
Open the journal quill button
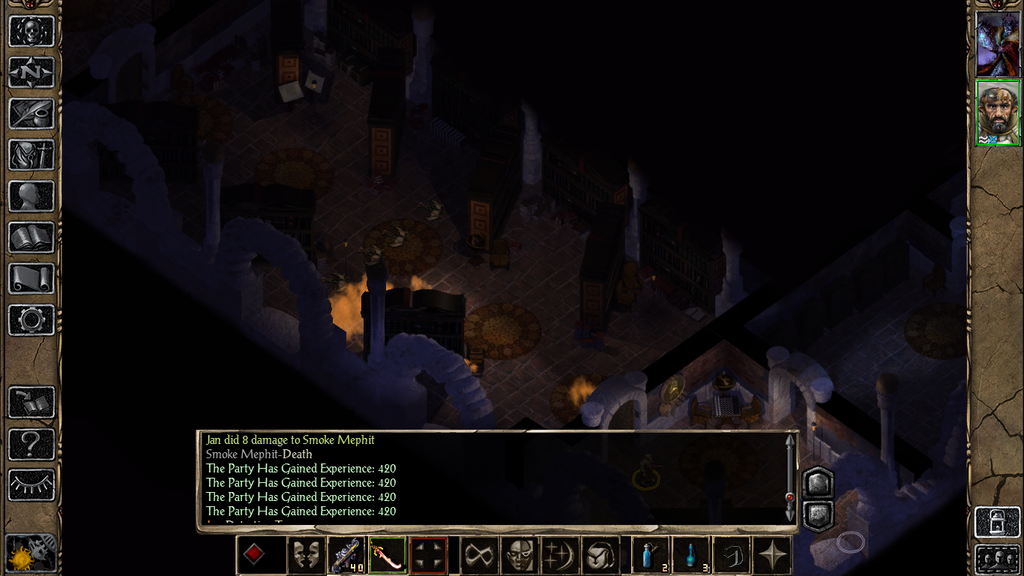(31, 113)
